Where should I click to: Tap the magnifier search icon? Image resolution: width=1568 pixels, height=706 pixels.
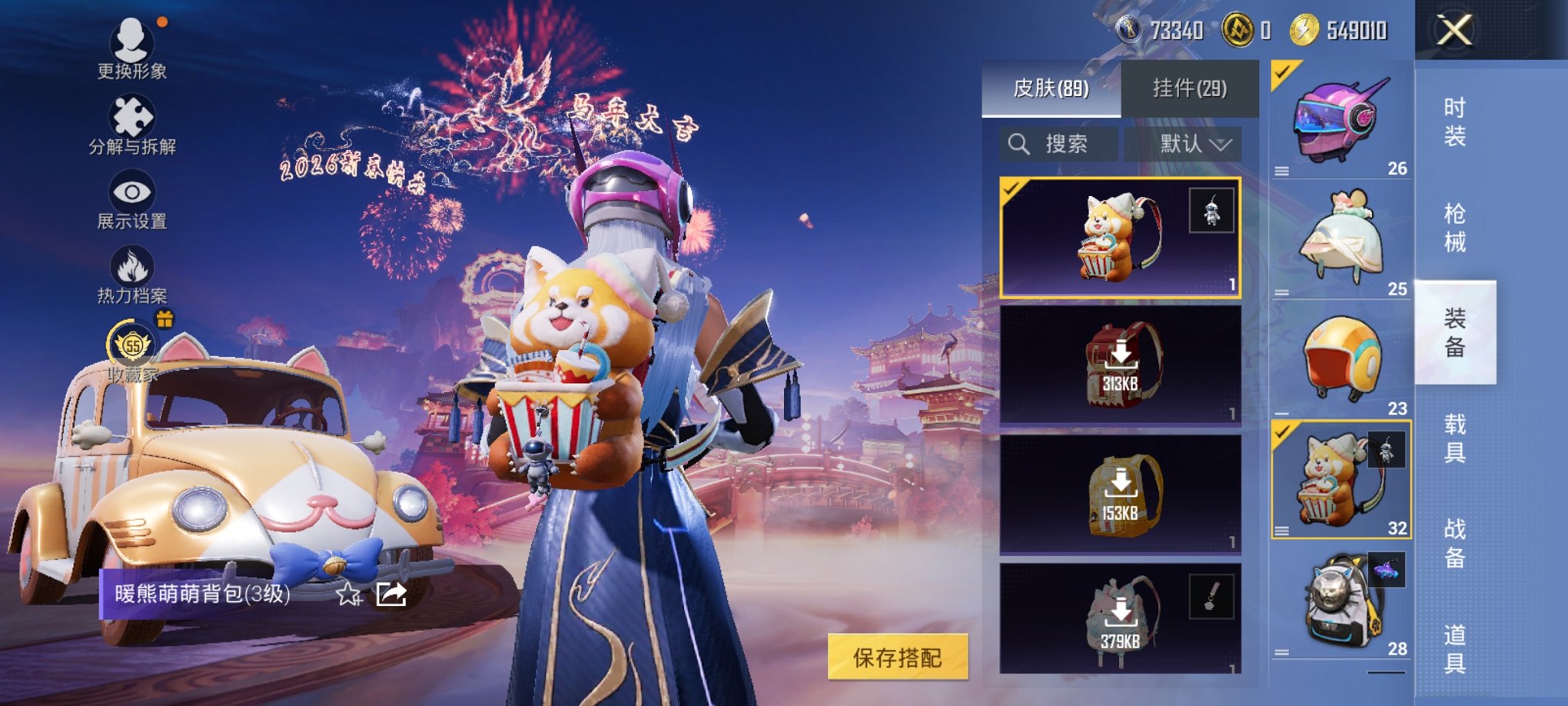(x=1020, y=143)
